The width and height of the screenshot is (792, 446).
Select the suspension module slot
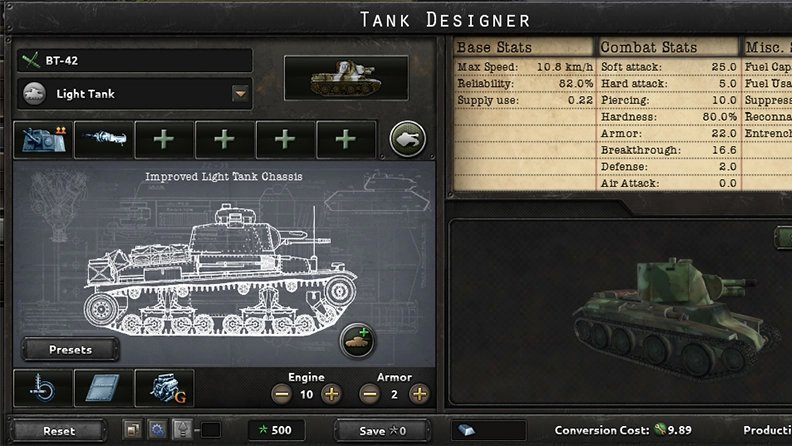coord(43,388)
